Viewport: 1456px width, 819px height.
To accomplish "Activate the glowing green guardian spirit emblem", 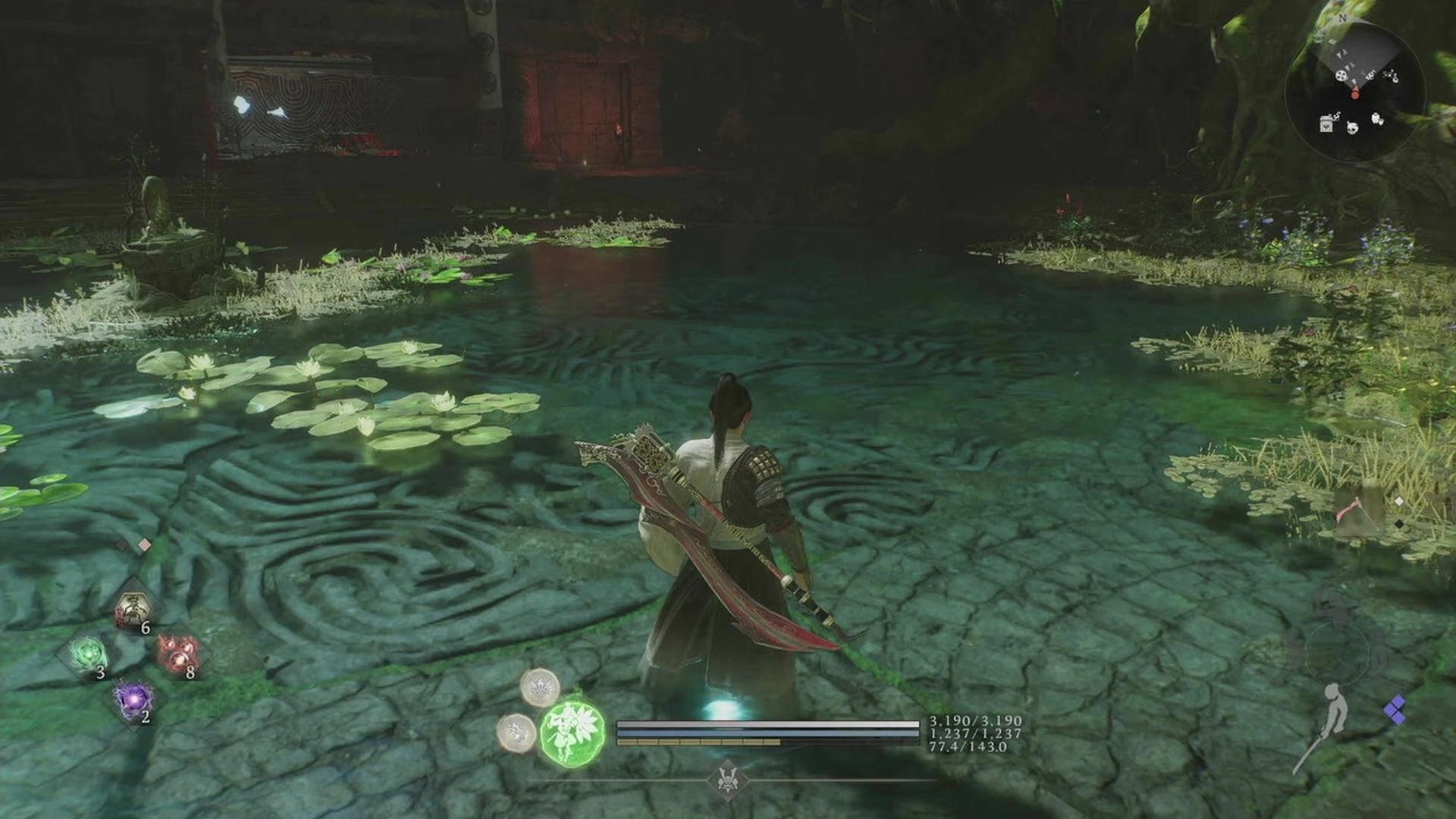I will click(573, 733).
